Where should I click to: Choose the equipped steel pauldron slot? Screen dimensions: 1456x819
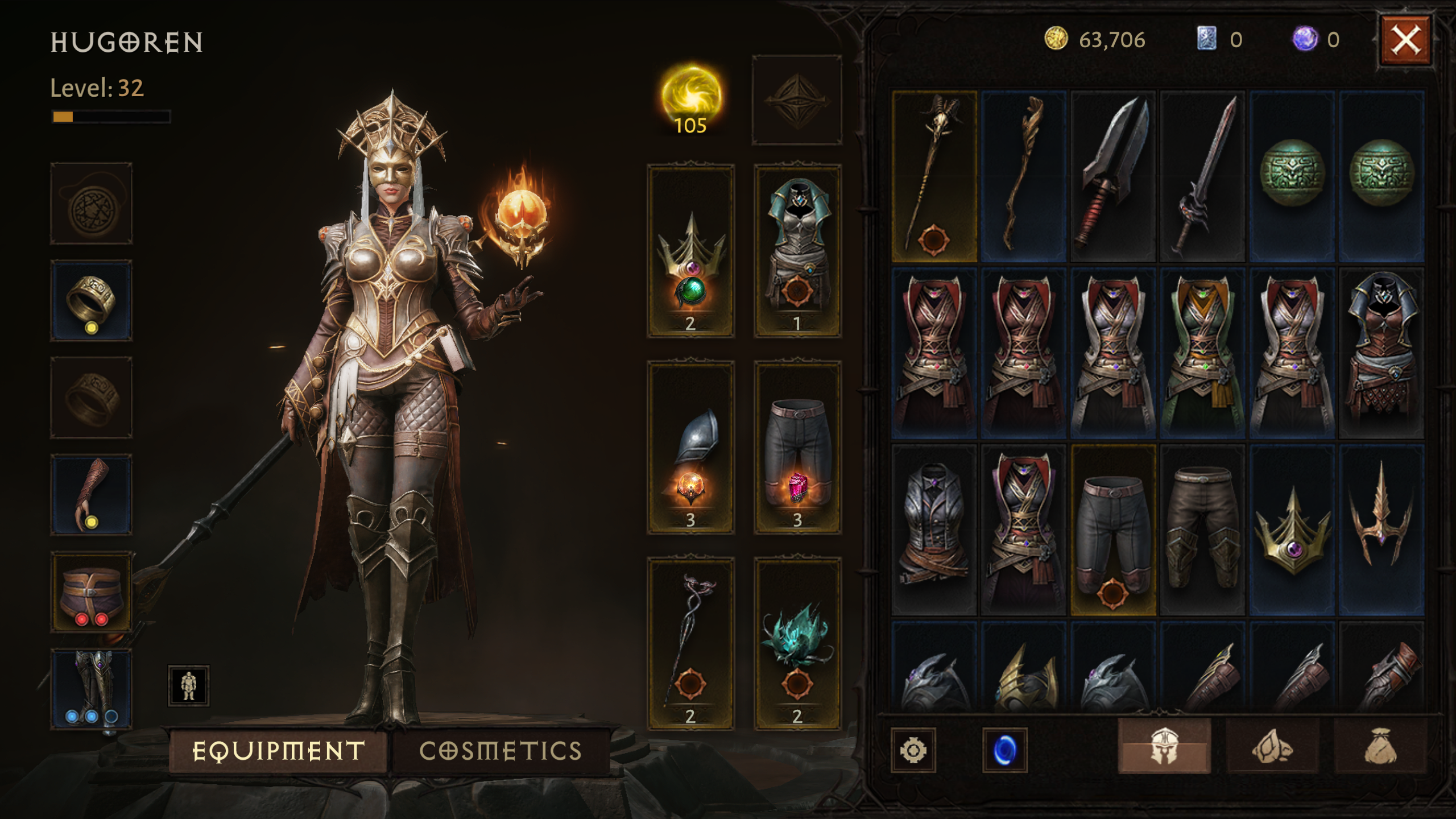click(690, 447)
